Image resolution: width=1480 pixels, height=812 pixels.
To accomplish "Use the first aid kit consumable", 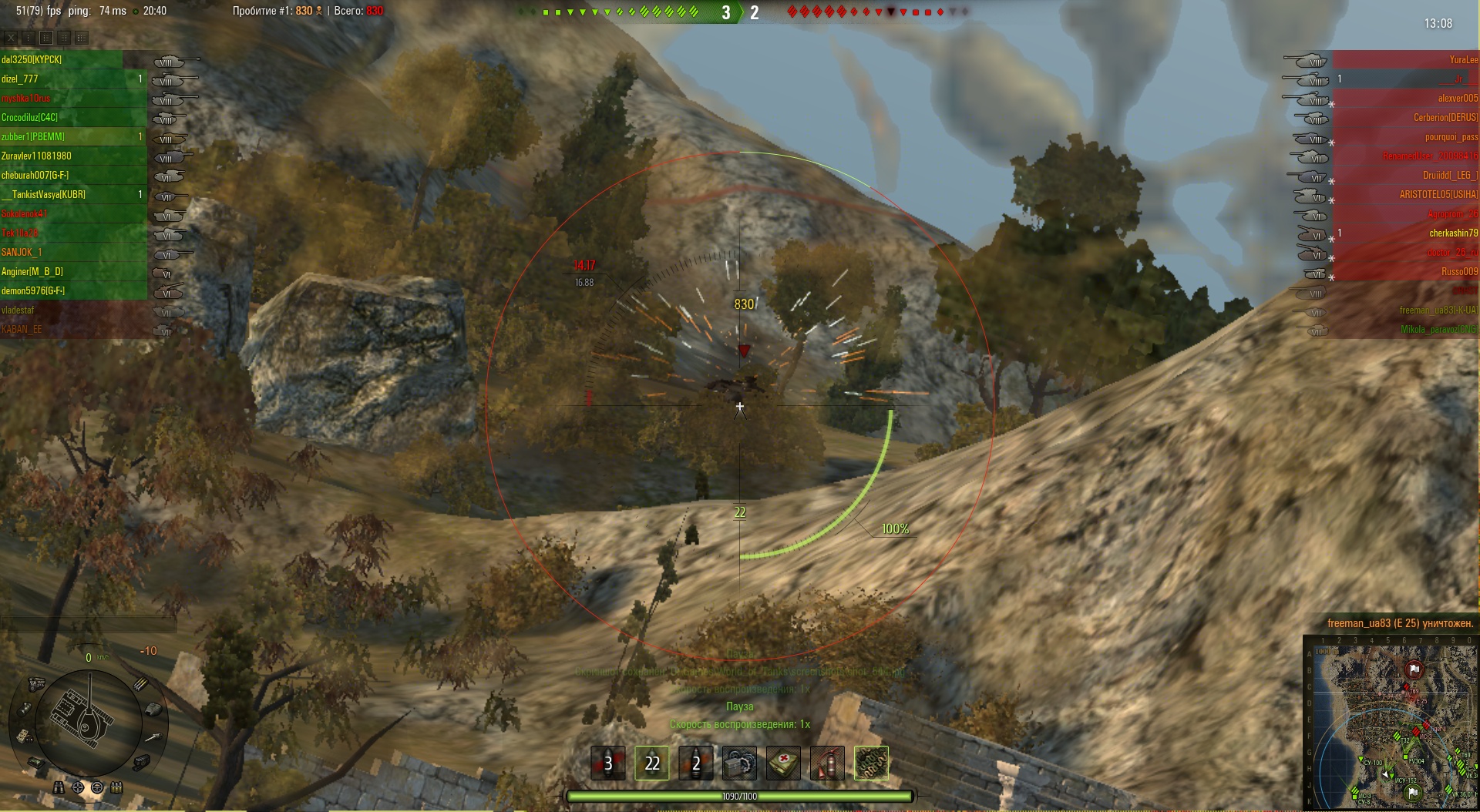I will (x=783, y=763).
